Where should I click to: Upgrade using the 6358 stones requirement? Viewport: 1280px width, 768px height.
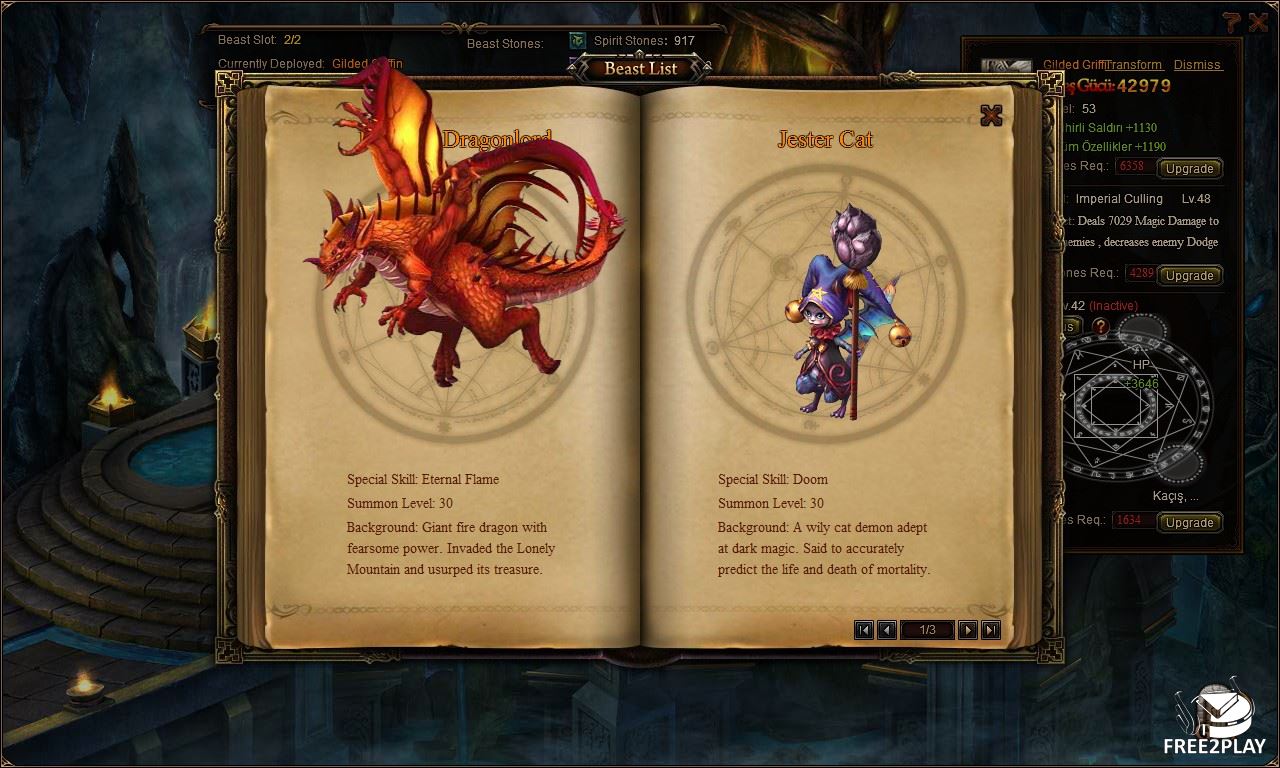click(1189, 168)
